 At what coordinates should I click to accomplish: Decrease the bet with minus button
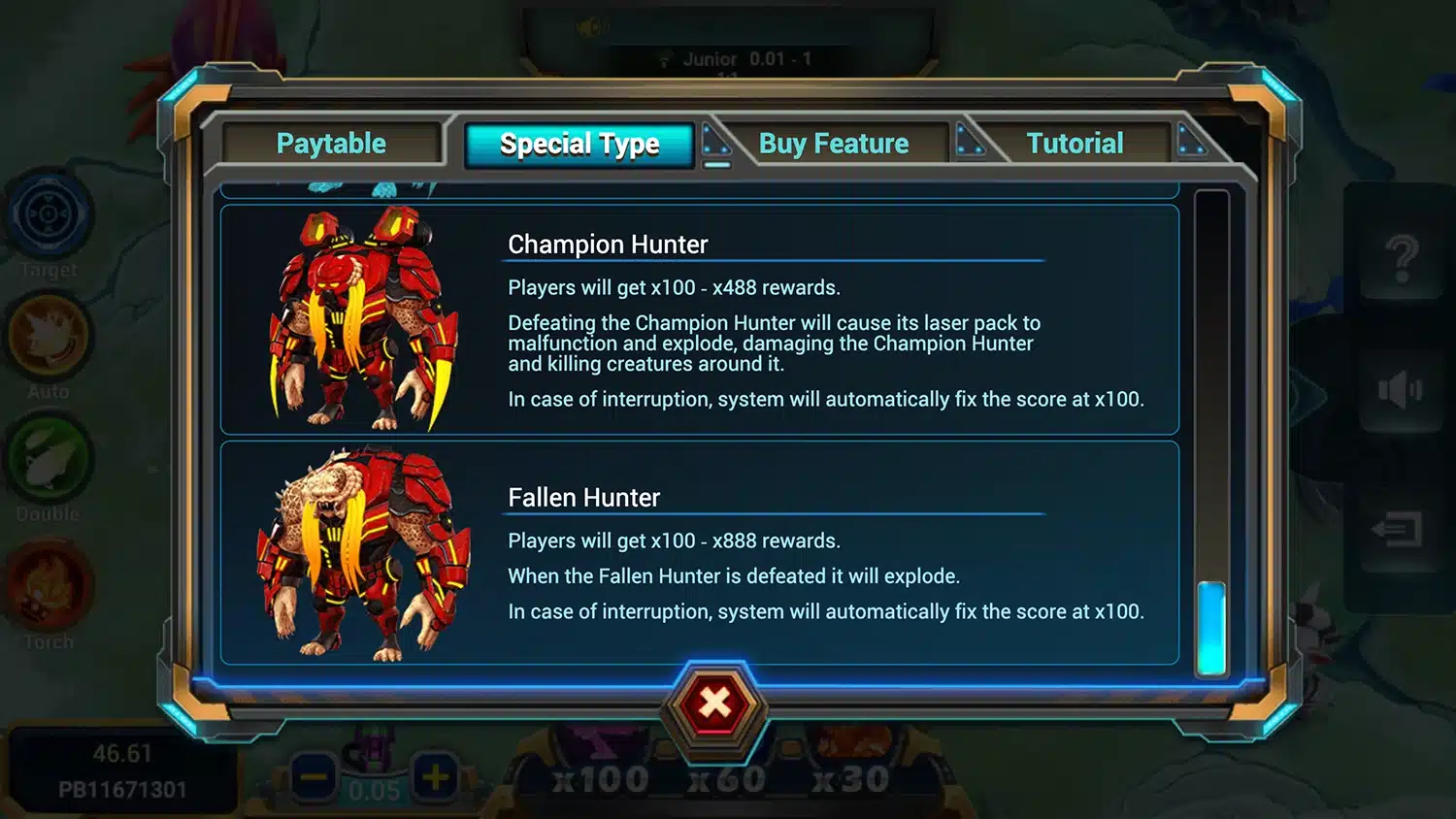click(x=313, y=776)
